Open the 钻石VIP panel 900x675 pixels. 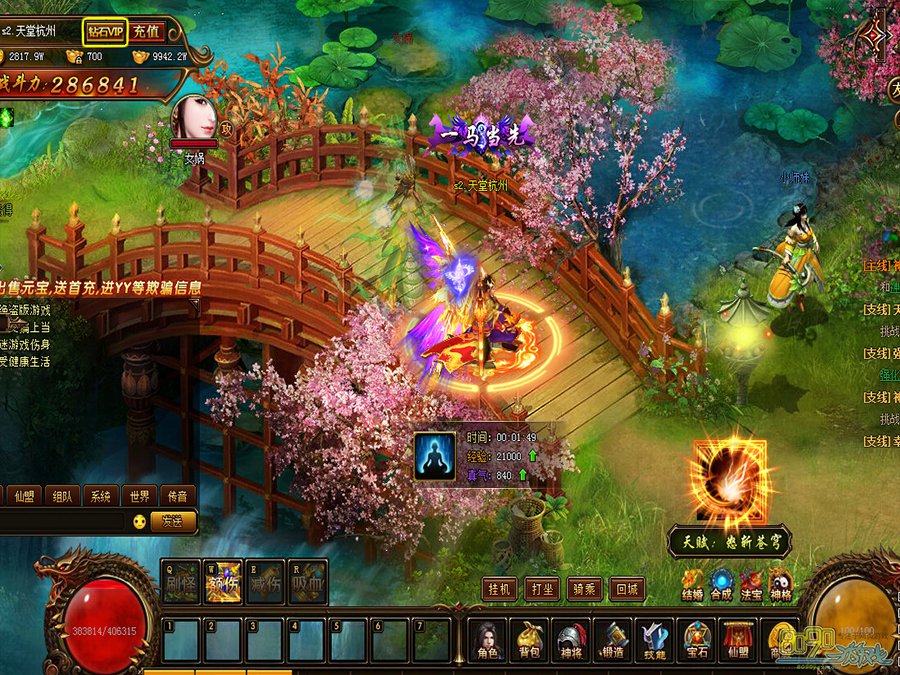pos(104,32)
